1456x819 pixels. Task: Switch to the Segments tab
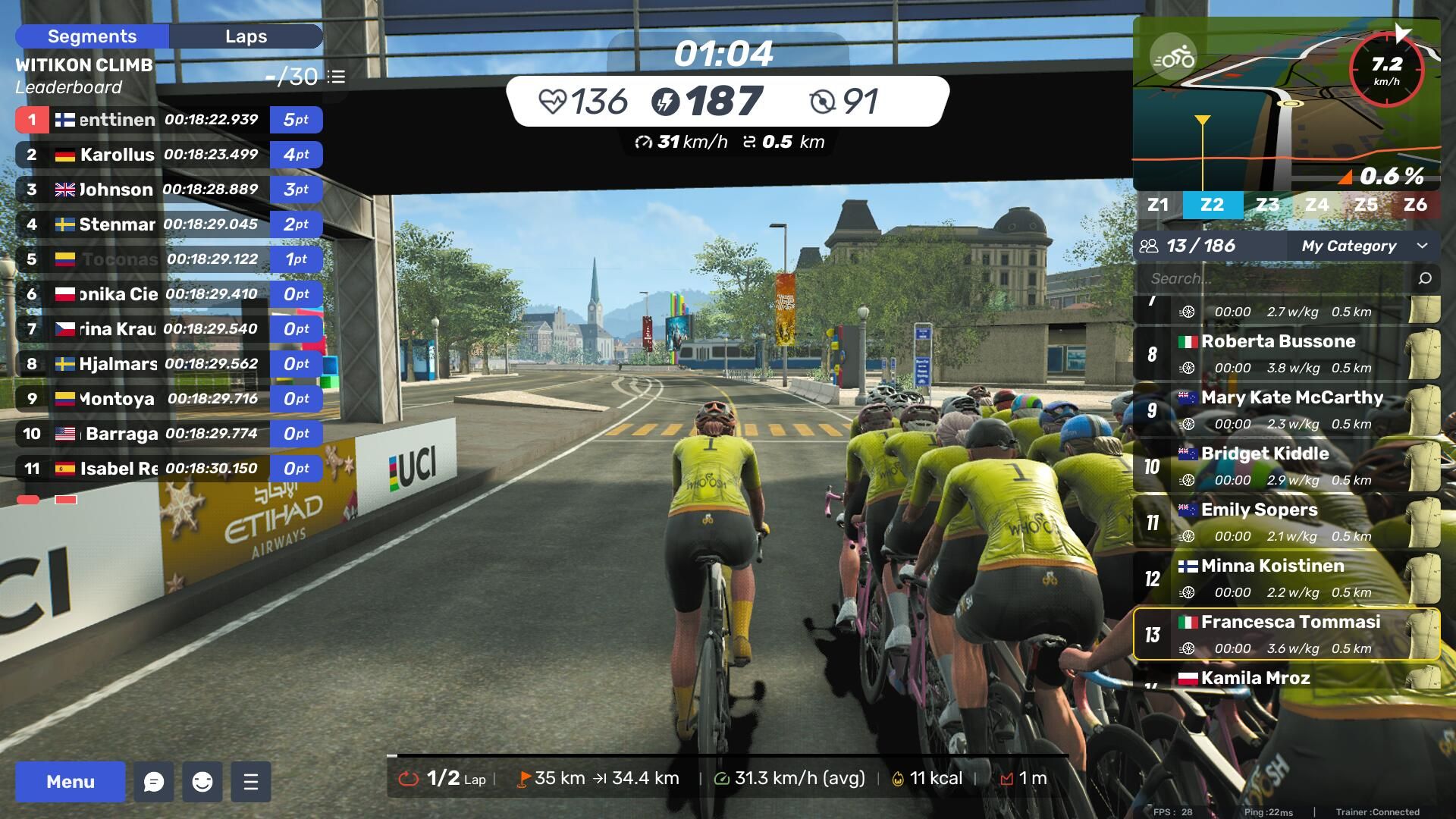click(x=92, y=36)
